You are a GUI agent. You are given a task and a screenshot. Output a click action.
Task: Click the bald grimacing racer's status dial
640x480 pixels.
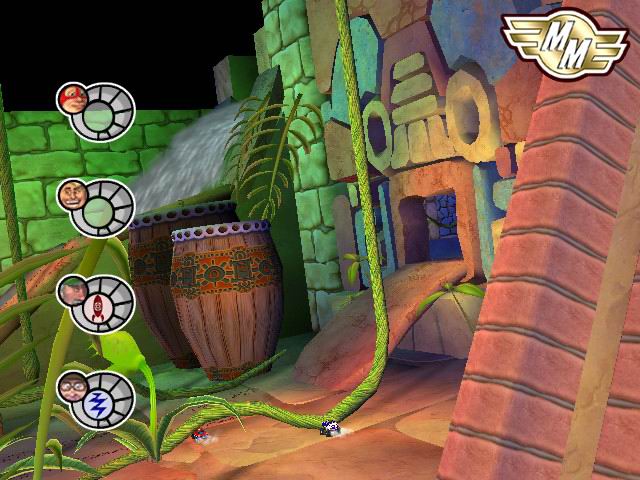[x=104, y=208]
